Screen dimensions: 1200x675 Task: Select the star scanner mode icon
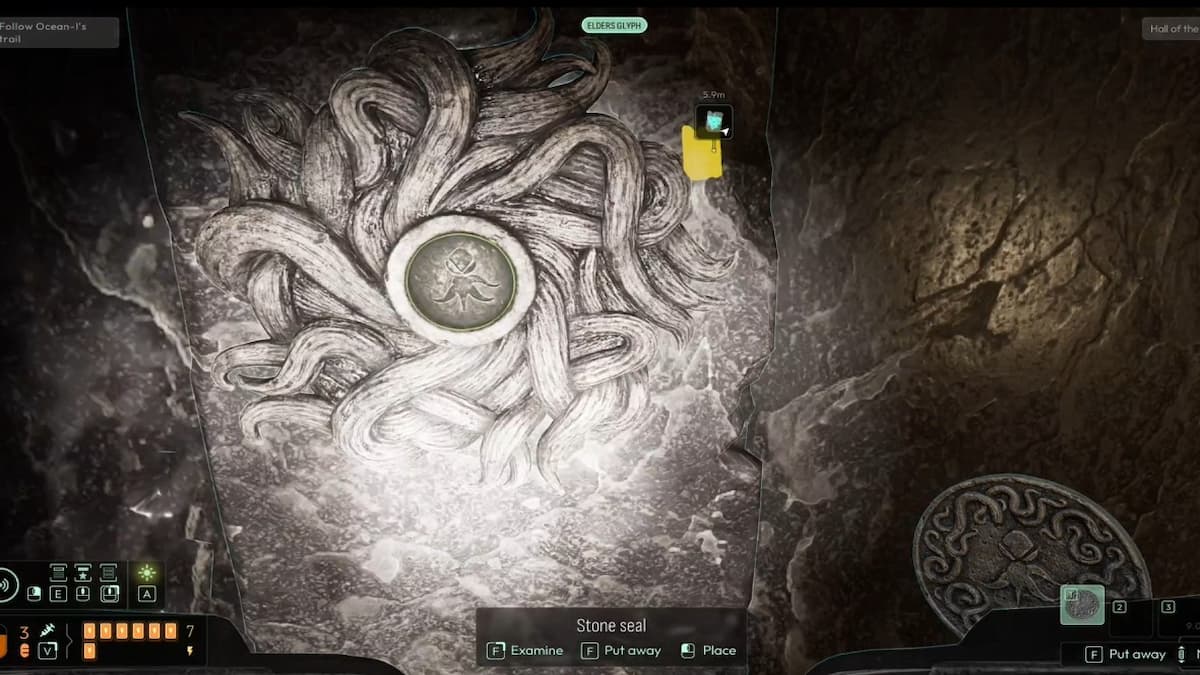click(83, 573)
